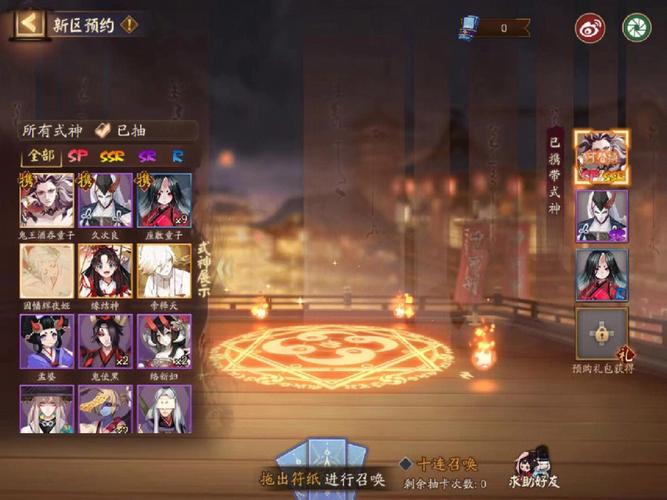Filter shikigami by SSR rarity
This screenshot has width=667, height=500.
(x=112, y=156)
